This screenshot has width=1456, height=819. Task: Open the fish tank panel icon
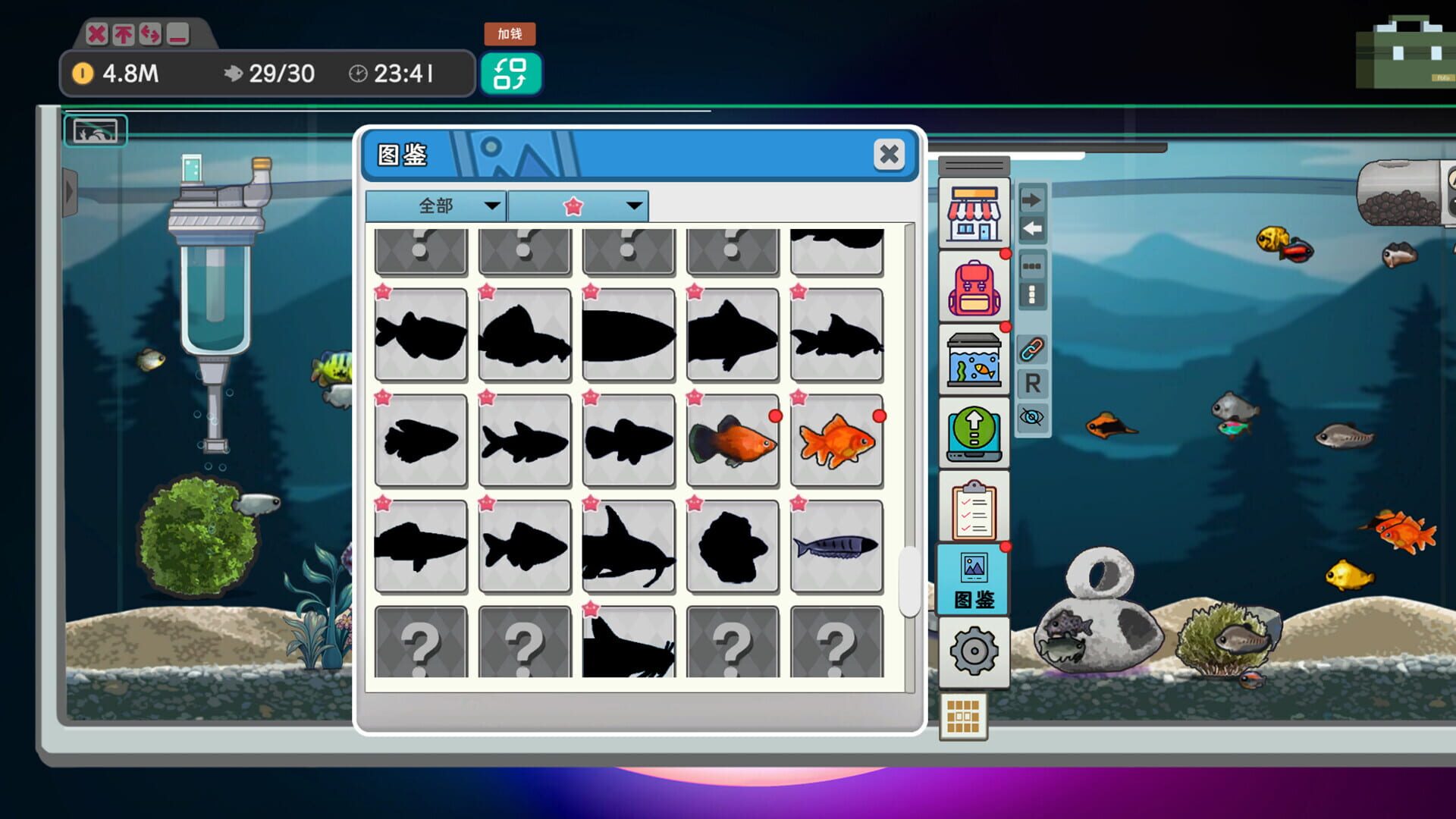[x=974, y=362]
